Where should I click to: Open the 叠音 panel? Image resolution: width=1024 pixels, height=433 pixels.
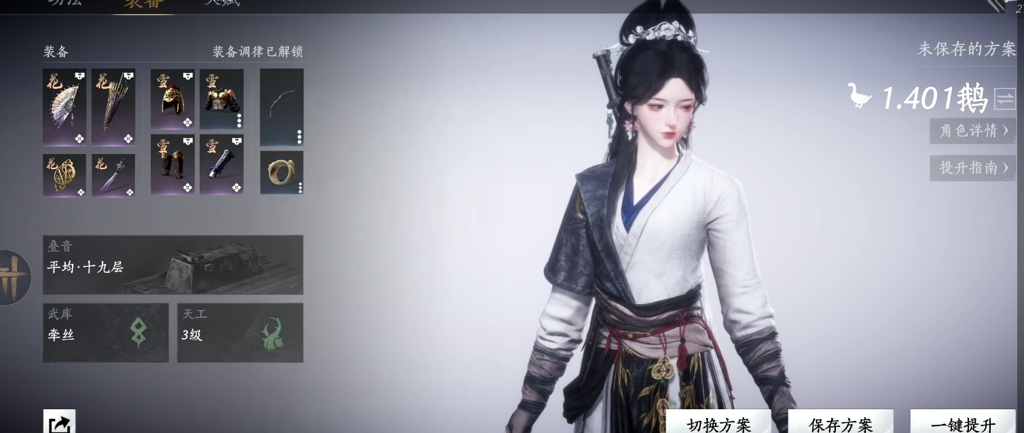173,264
